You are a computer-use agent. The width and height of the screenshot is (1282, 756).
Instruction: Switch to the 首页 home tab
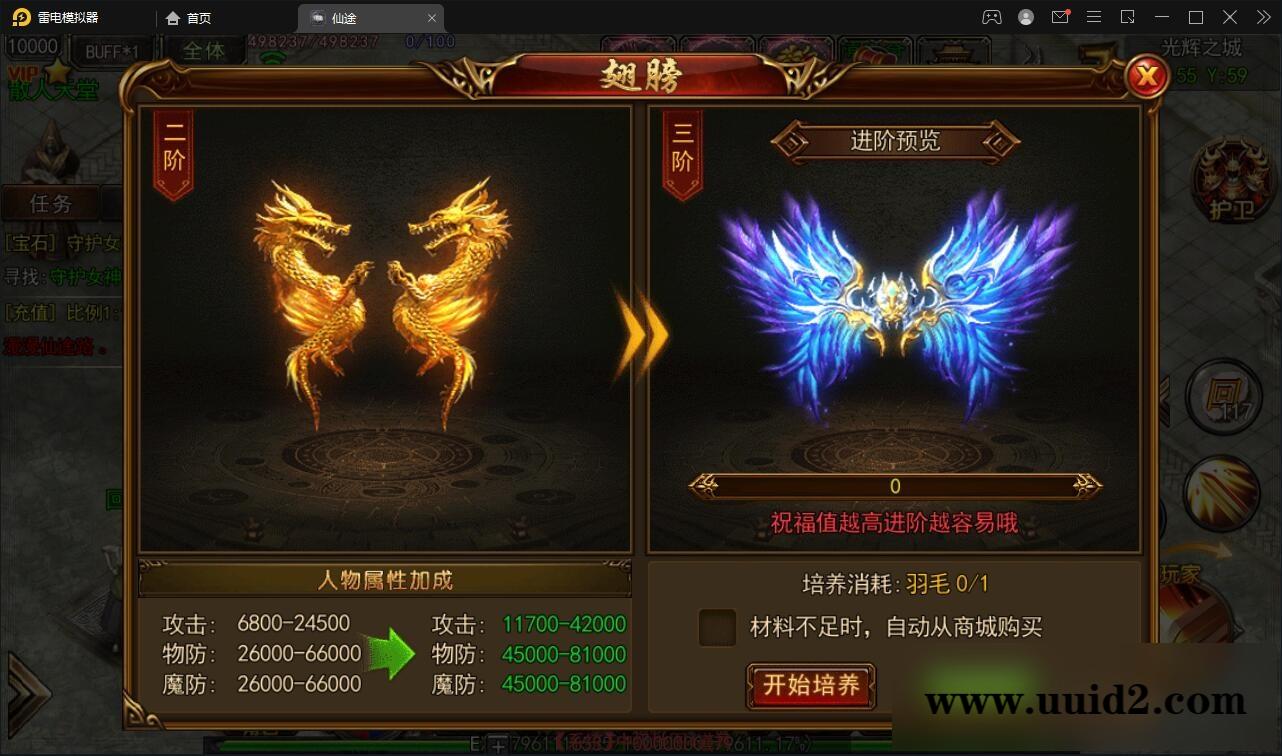[192, 17]
